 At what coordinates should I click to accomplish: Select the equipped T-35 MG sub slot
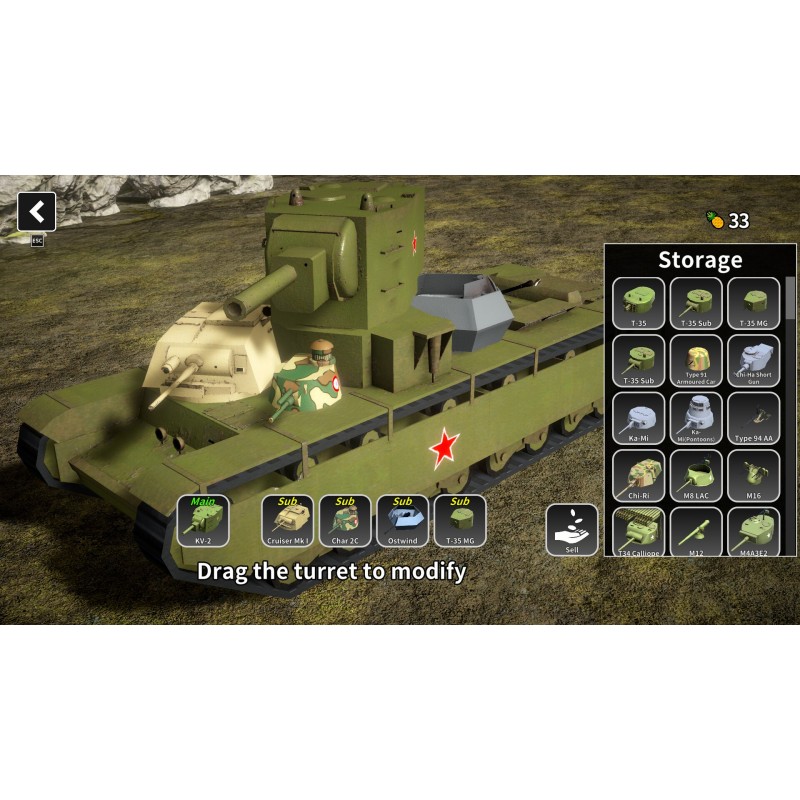[x=460, y=521]
